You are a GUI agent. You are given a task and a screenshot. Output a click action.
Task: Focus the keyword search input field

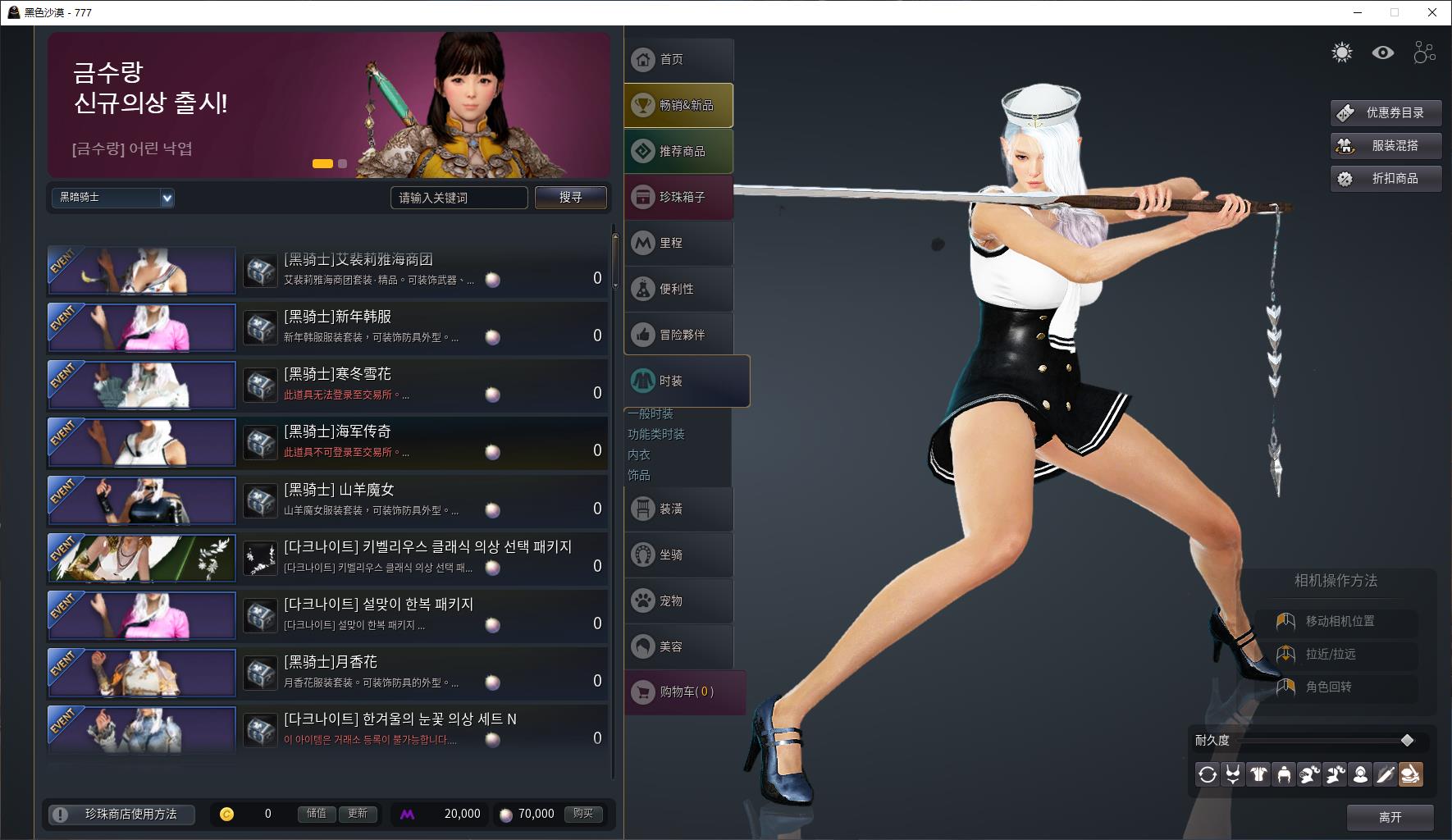[459, 198]
